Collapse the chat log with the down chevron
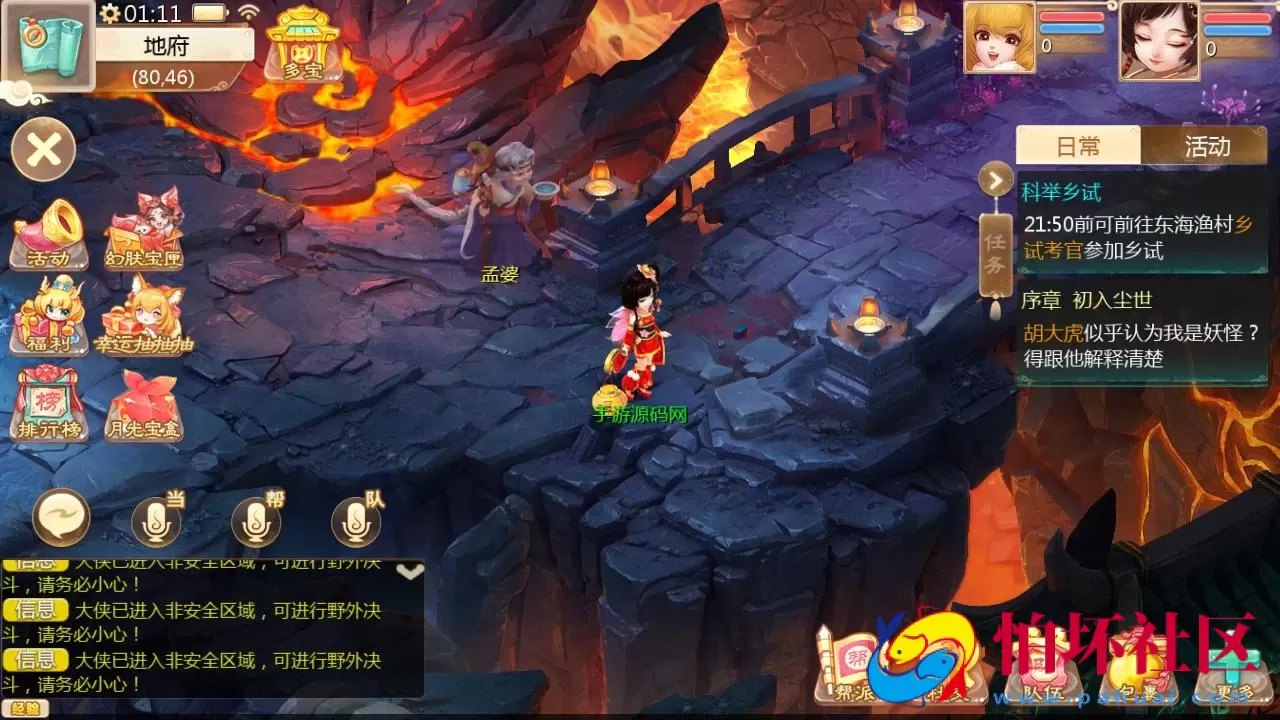 (408, 572)
